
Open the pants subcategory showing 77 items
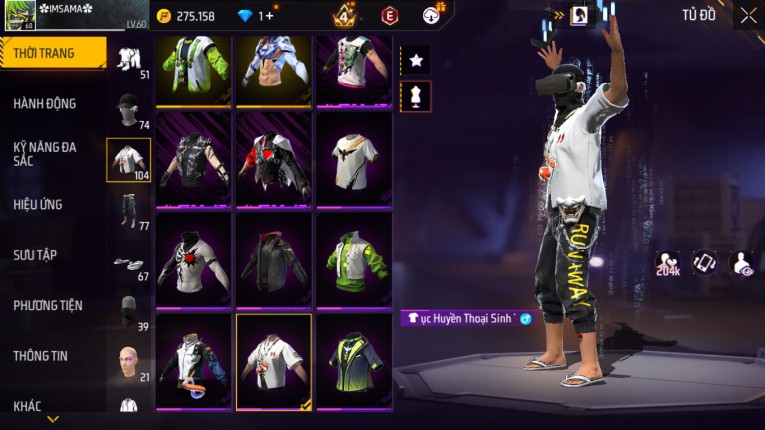coord(127,210)
